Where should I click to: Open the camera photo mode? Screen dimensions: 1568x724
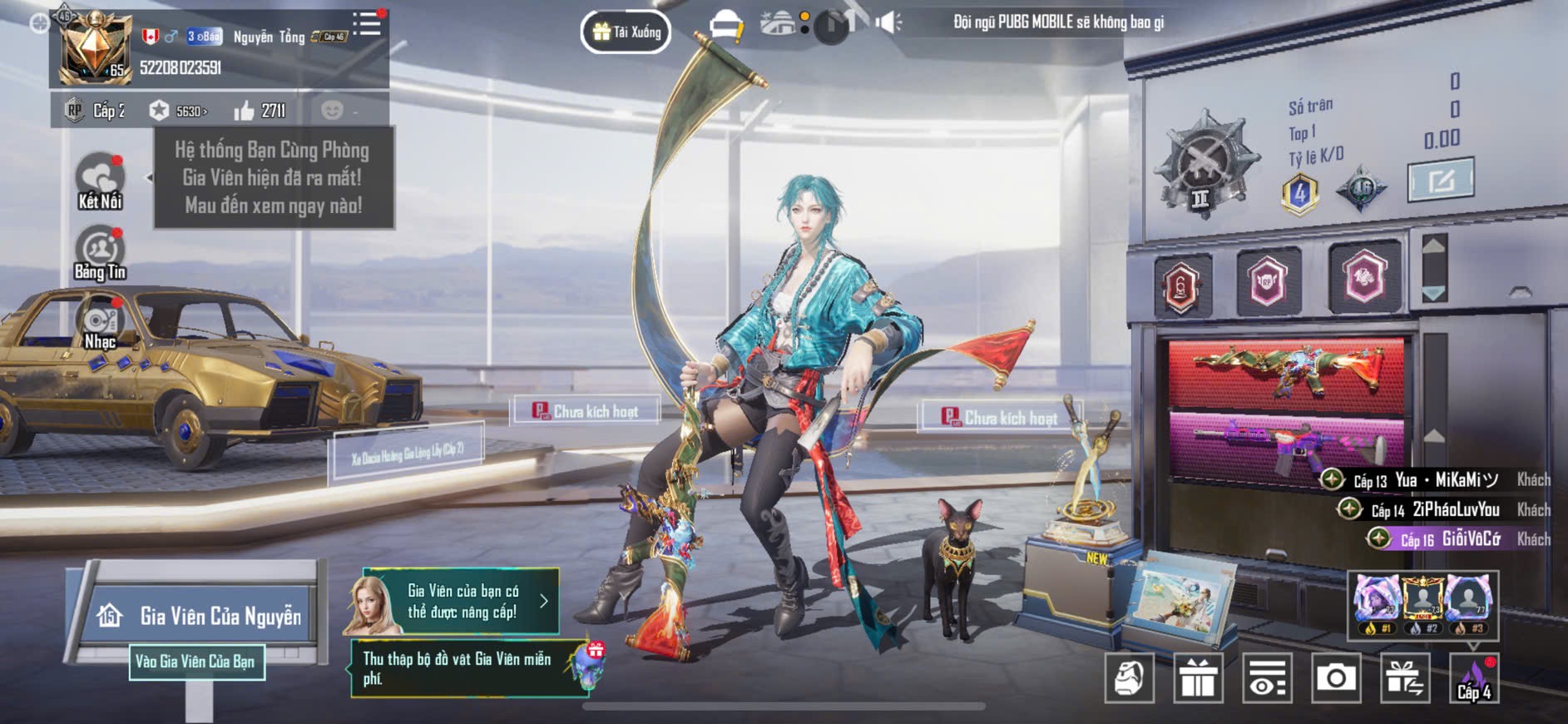[x=1336, y=678]
